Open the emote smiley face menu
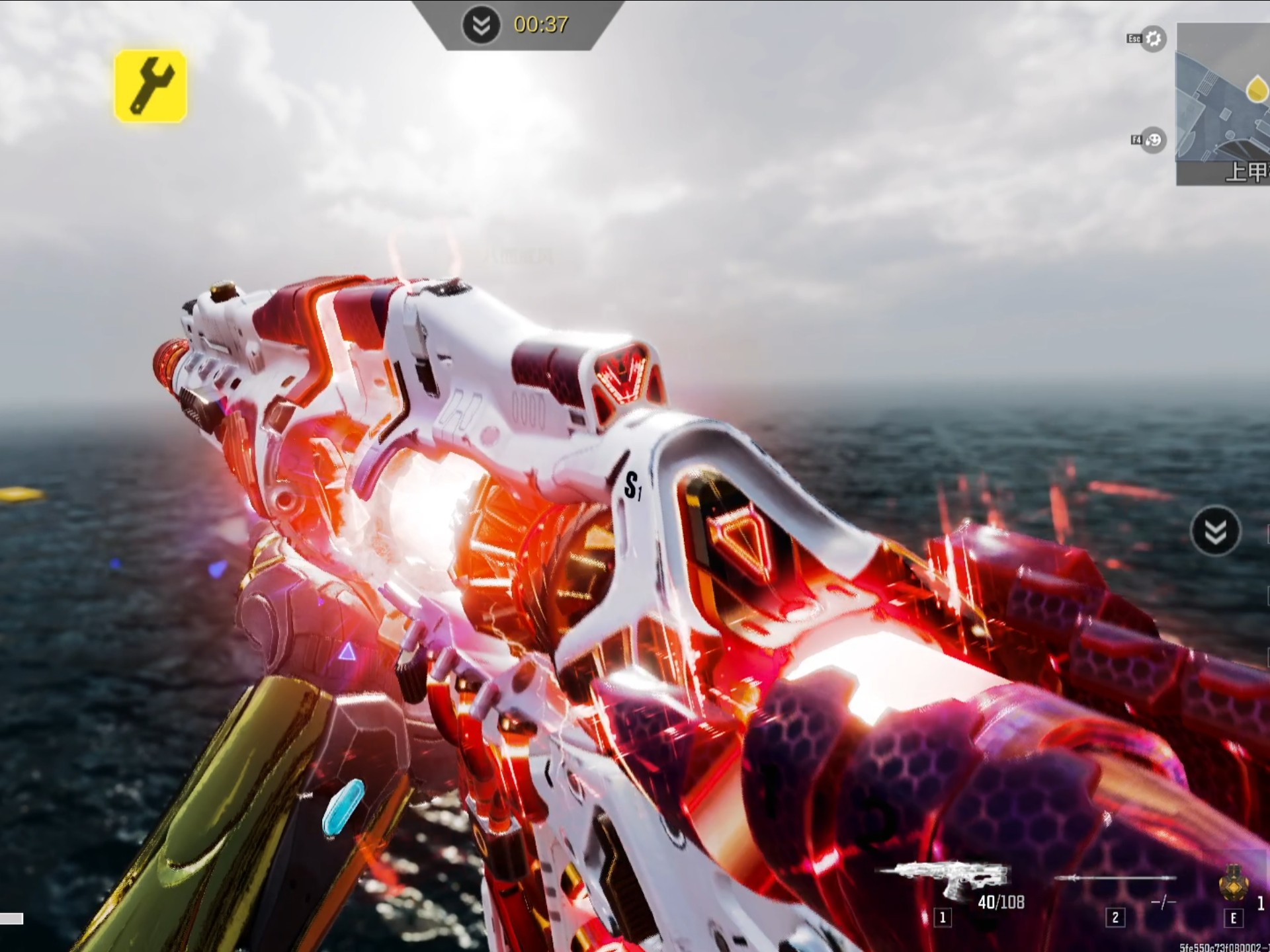The image size is (1270, 952). tap(1153, 140)
